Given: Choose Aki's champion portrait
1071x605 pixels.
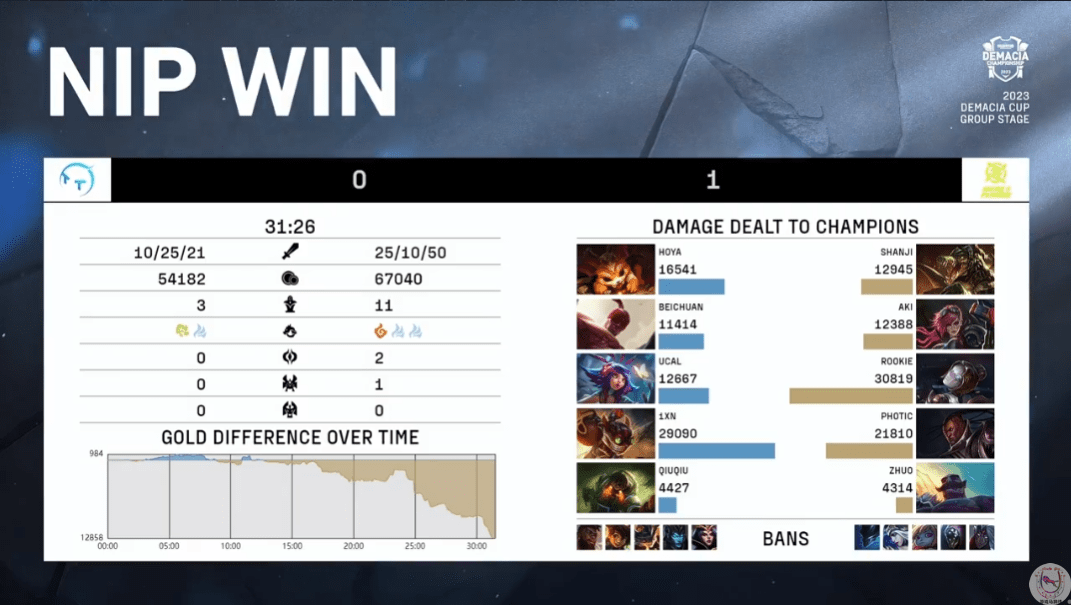Looking at the screenshot, I should [956, 324].
